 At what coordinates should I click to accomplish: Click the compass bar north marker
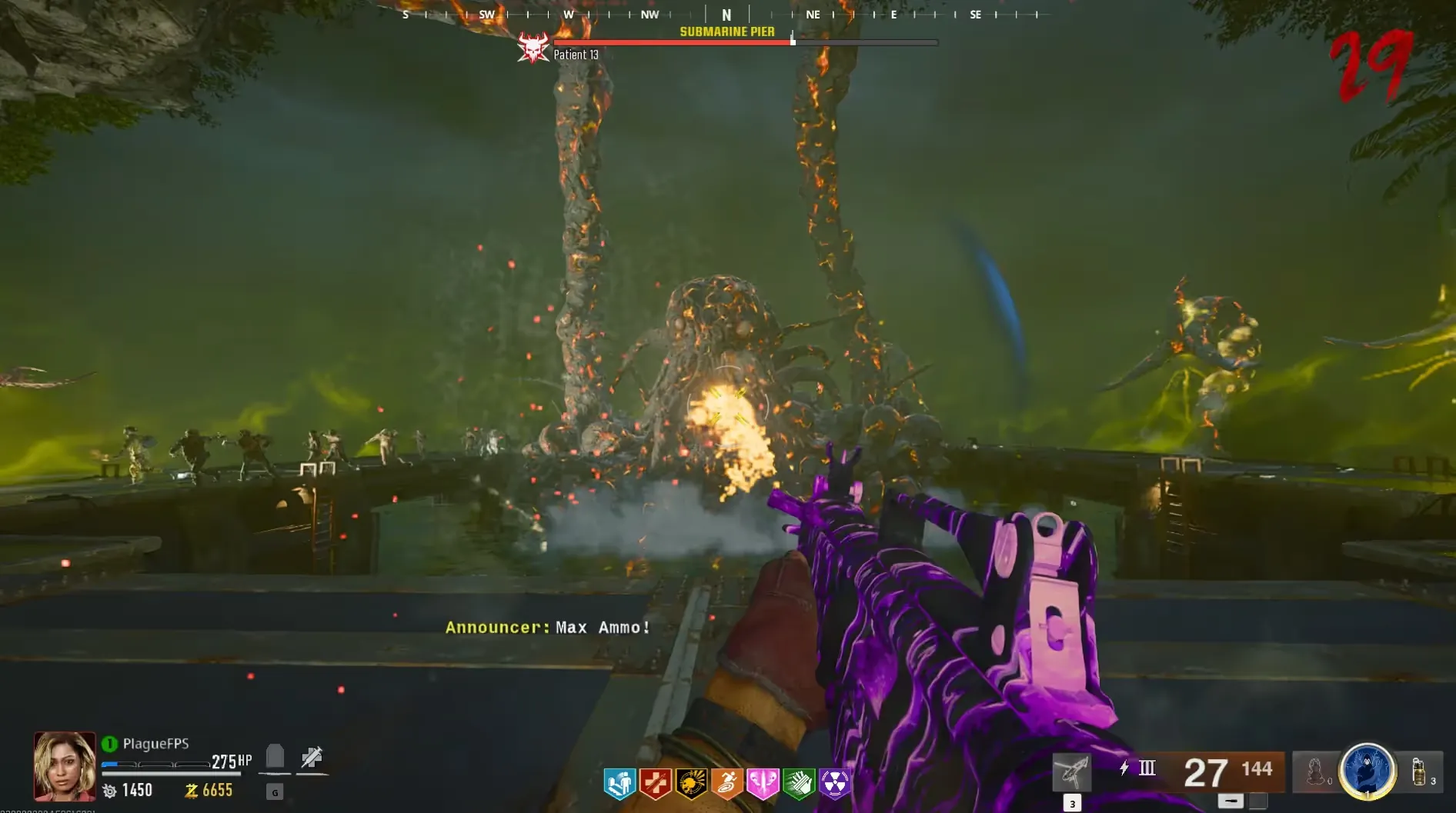tap(726, 15)
